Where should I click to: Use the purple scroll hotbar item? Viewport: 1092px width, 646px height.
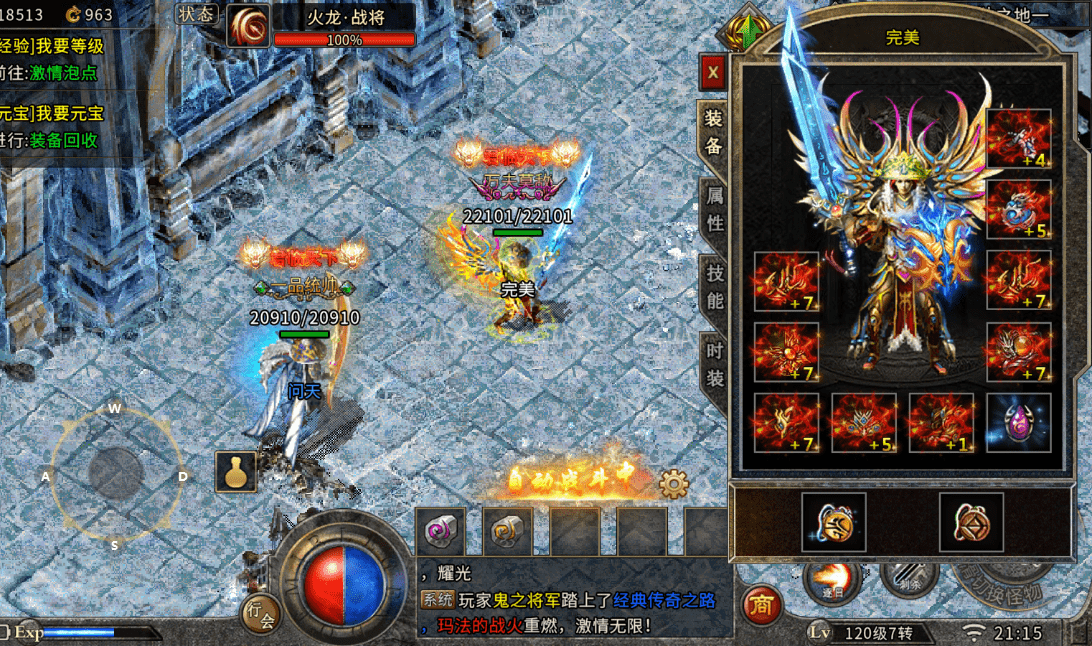[441, 531]
